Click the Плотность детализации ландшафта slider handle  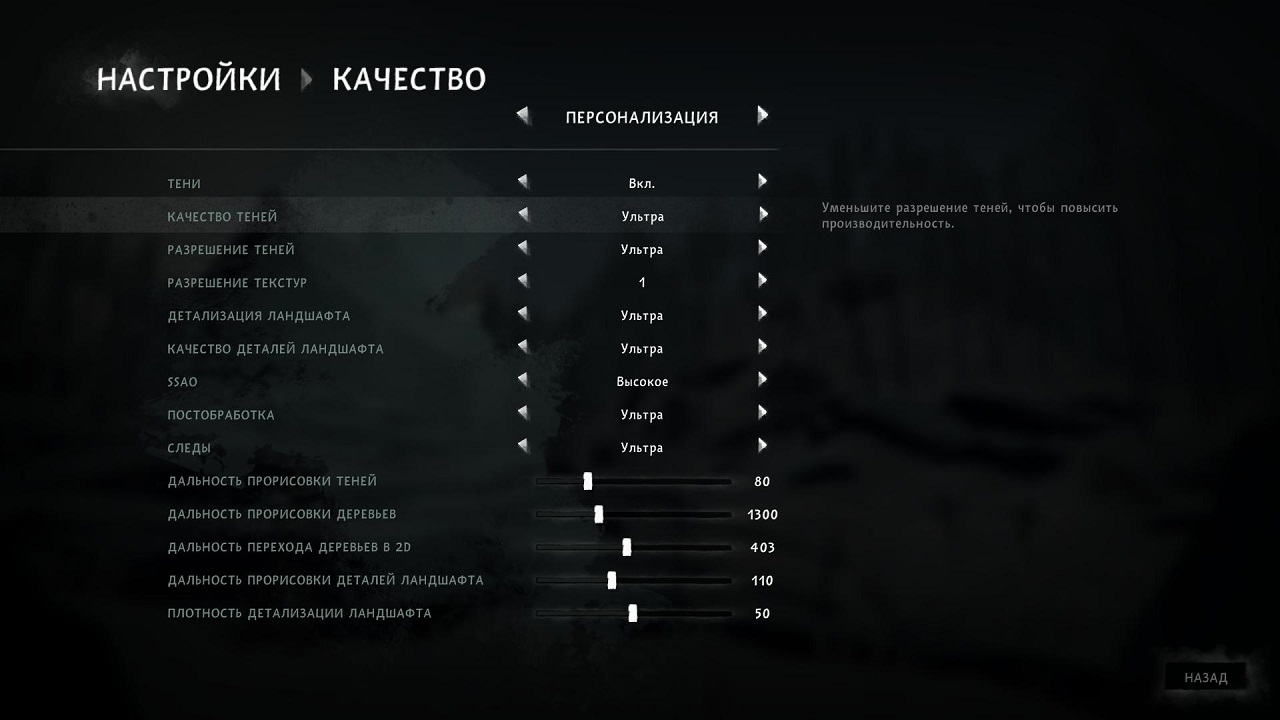633,613
